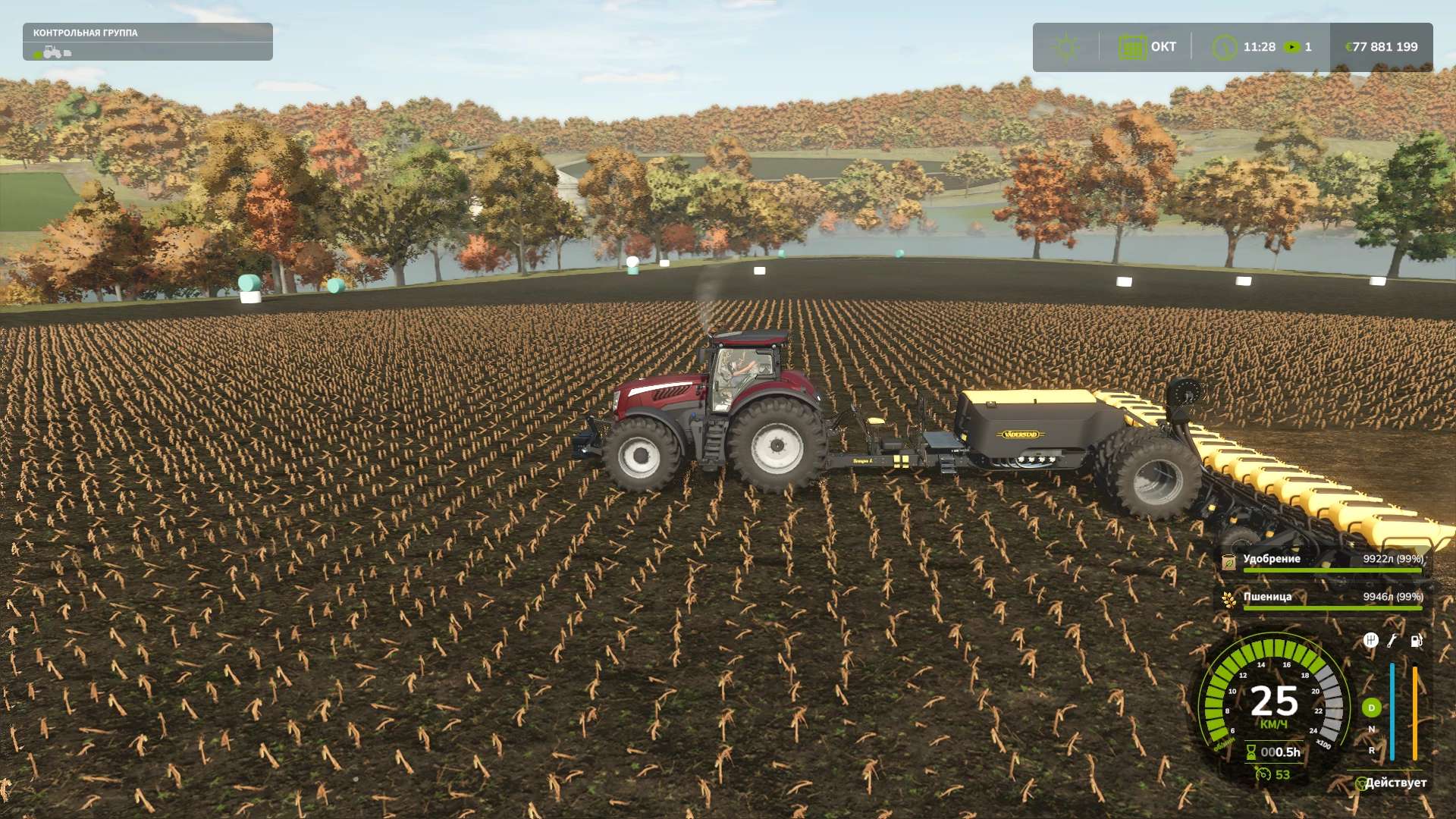Image resolution: width=1456 pixels, height=819 pixels.
Task: Open the sunny weather forecast icon
Action: [x=1065, y=47]
